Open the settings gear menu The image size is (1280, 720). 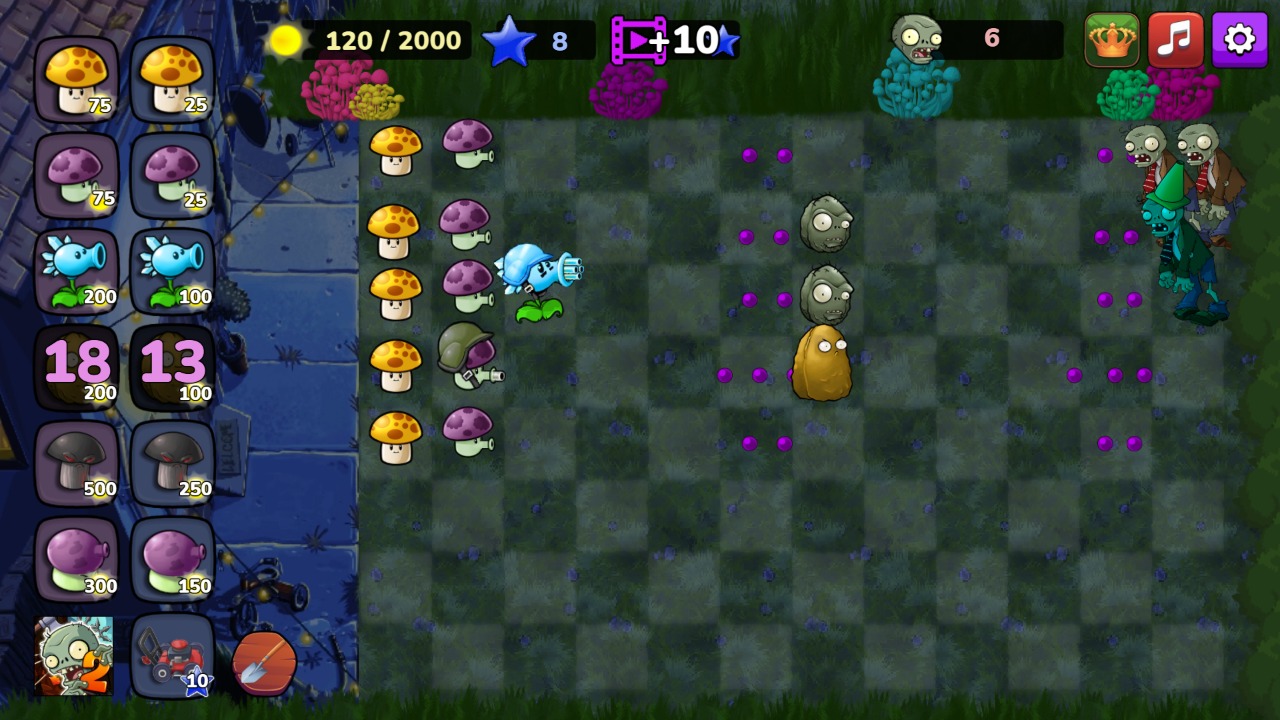[x=1239, y=40]
